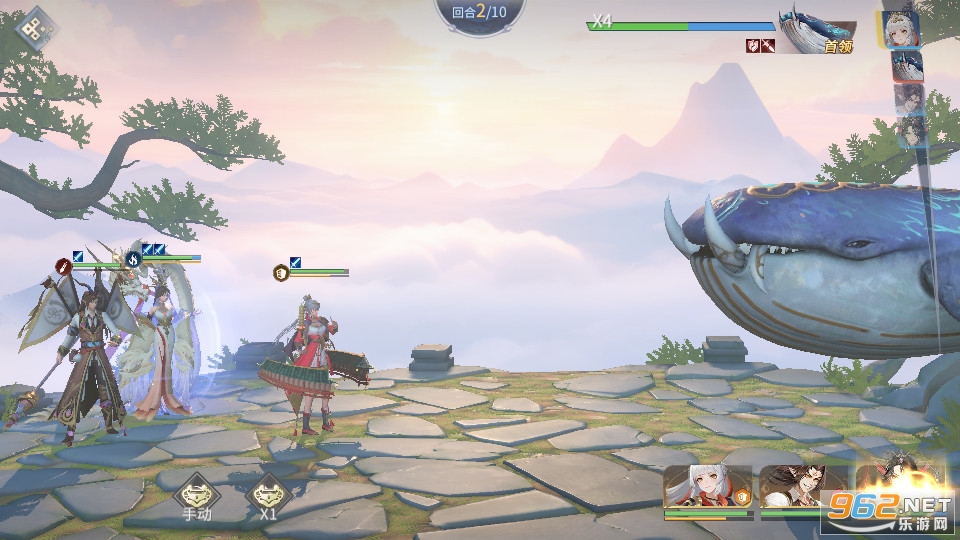Inspect the boss's sword status icon
The image size is (960, 540).
pyautogui.click(x=768, y=45)
